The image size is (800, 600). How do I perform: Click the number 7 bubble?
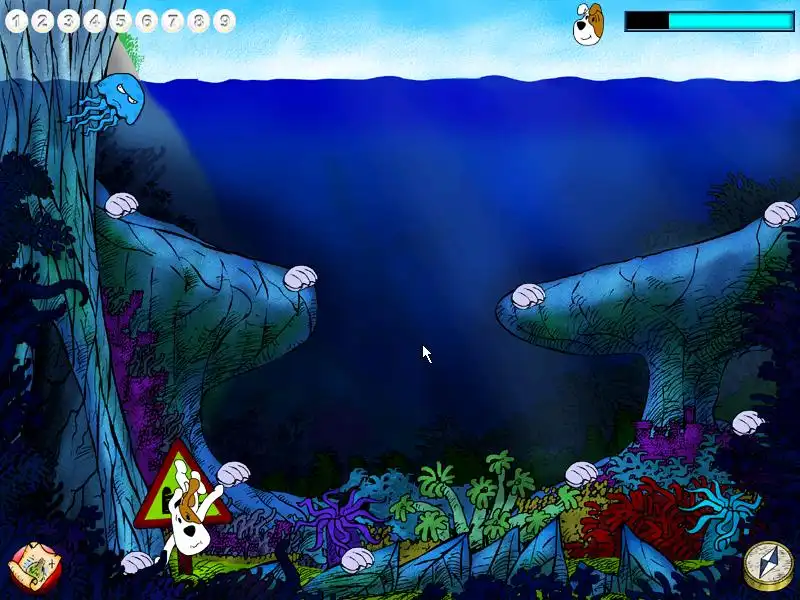(173, 20)
